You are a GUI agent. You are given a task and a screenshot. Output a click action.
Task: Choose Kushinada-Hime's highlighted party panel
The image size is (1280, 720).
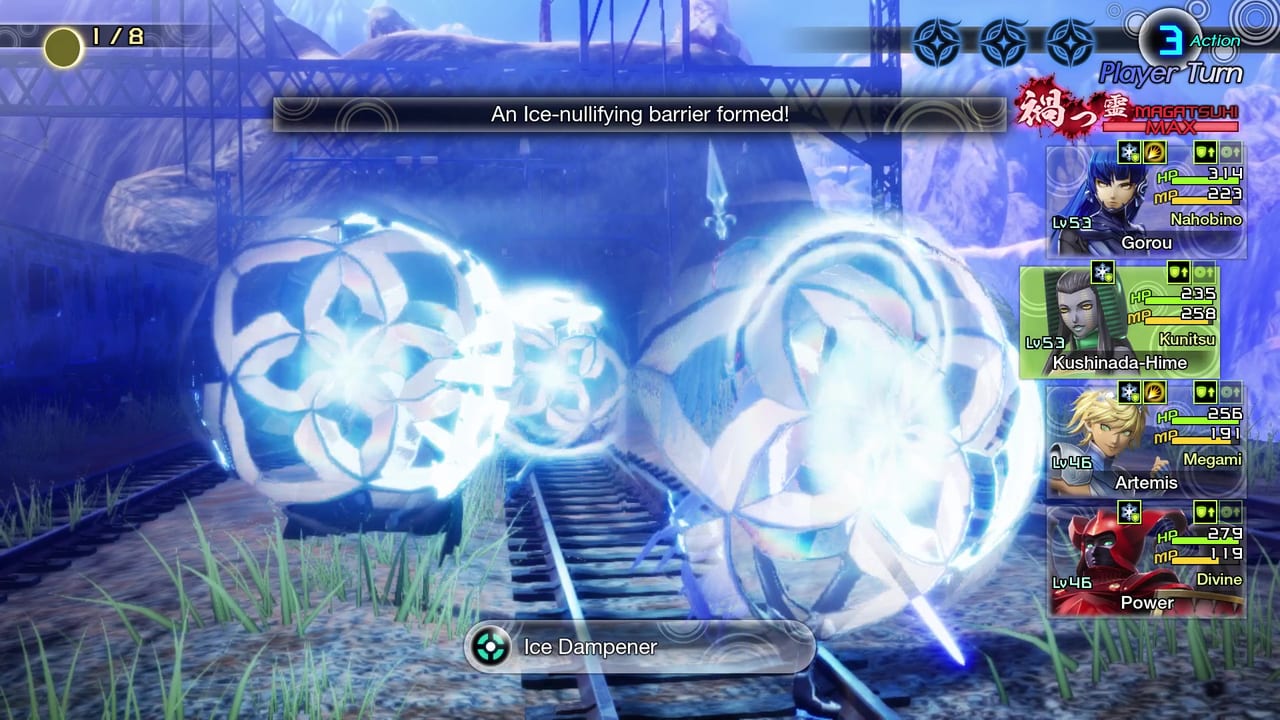tap(1119, 322)
